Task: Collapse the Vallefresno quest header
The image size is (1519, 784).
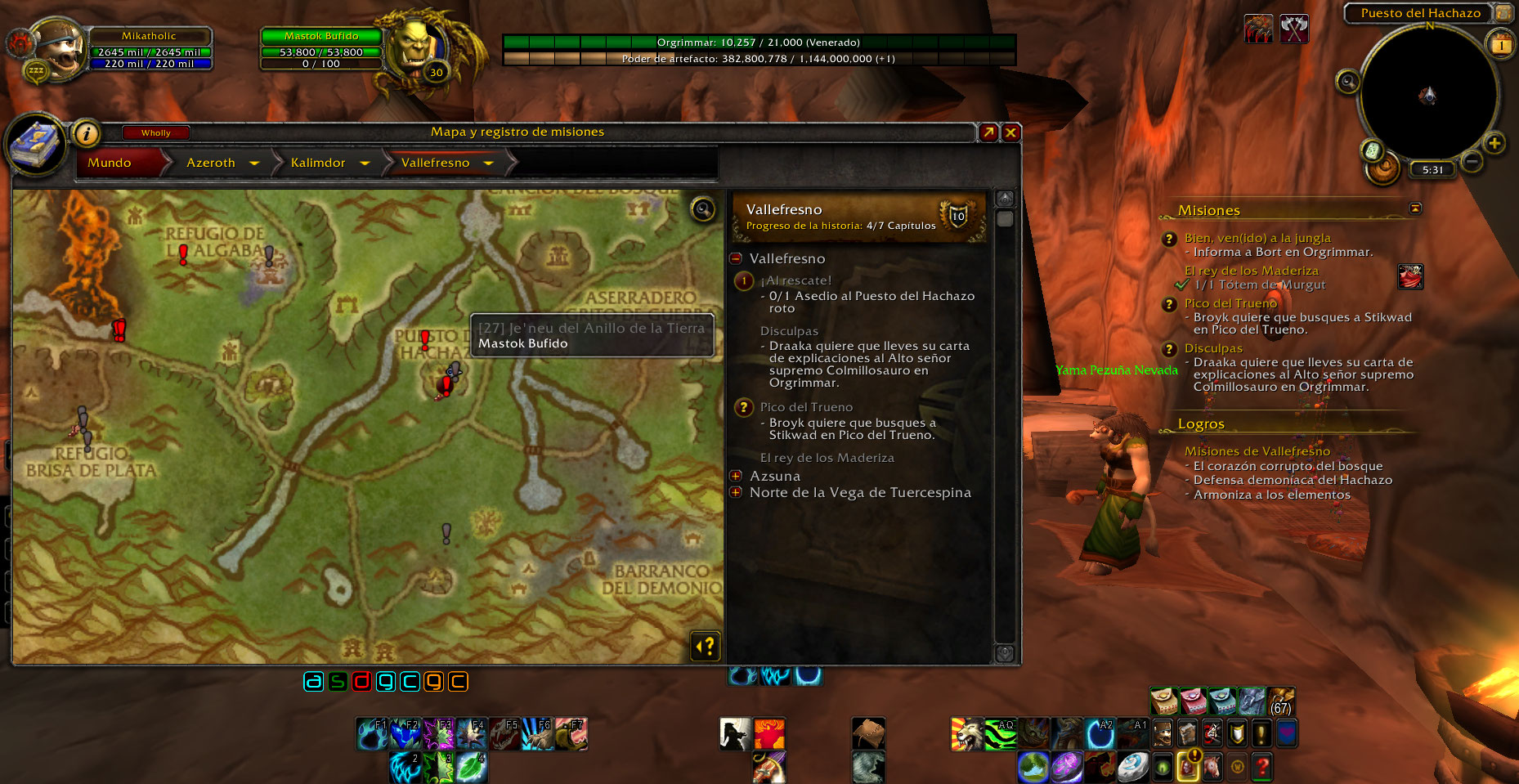Action: coord(736,258)
